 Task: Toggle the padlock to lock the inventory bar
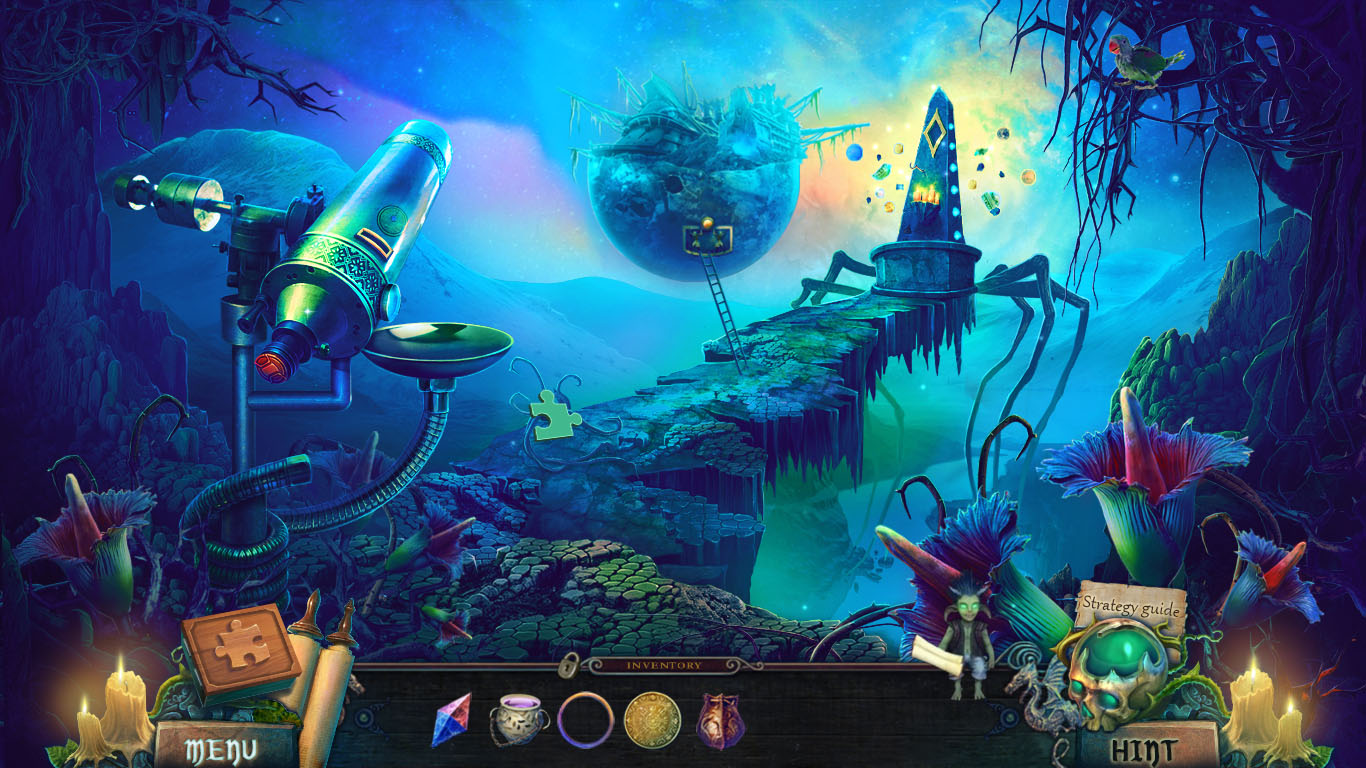[x=570, y=663]
